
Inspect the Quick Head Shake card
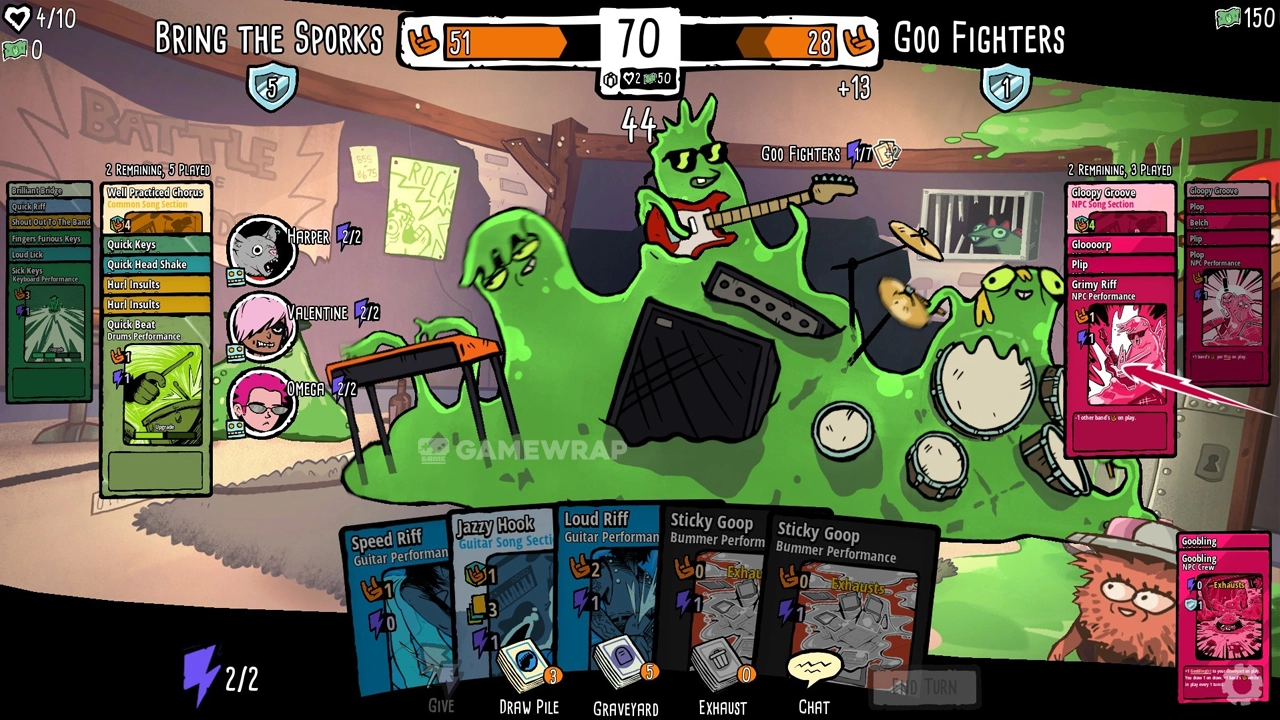(155, 264)
